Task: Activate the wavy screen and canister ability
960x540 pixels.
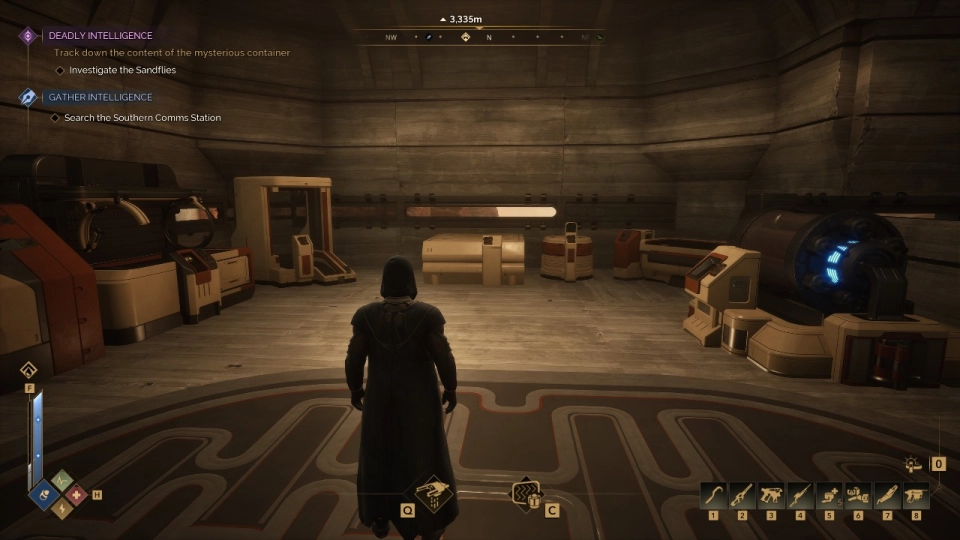Action: tap(524, 492)
